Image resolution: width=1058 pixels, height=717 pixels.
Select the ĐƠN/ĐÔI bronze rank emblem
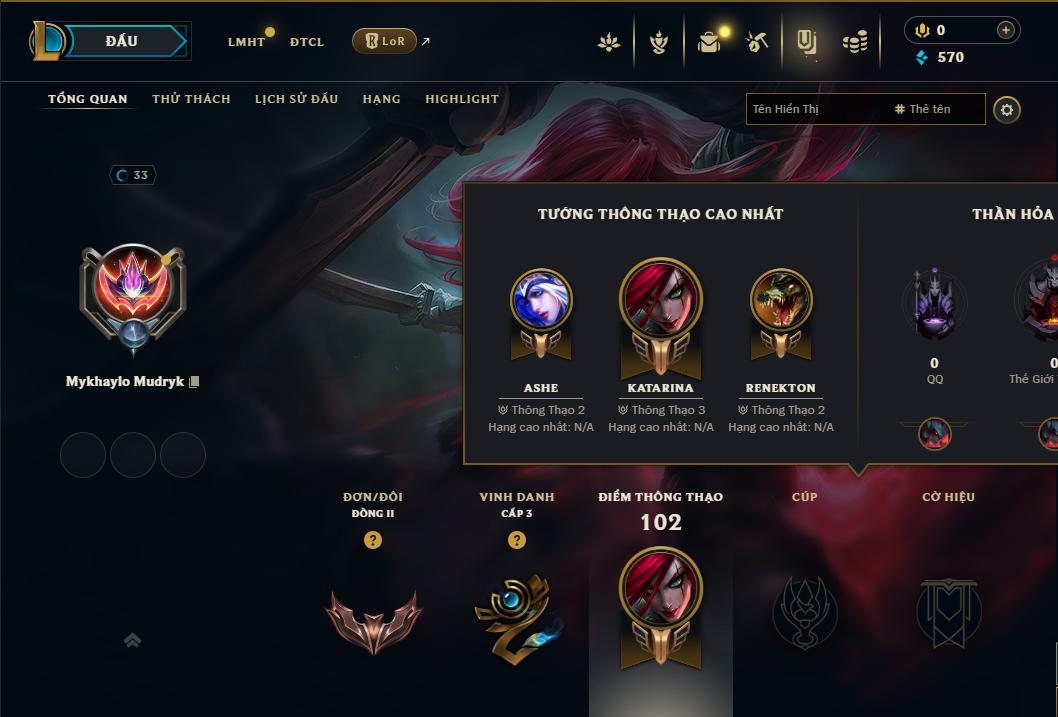[x=373, y=620]
